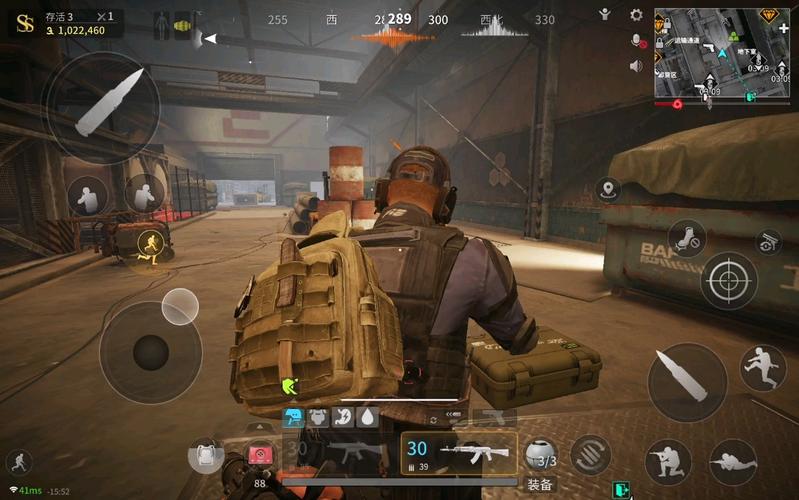Switch to the secondary submachine gun slot
Viewport: 799px width, 500px height.
pos(335,452)
